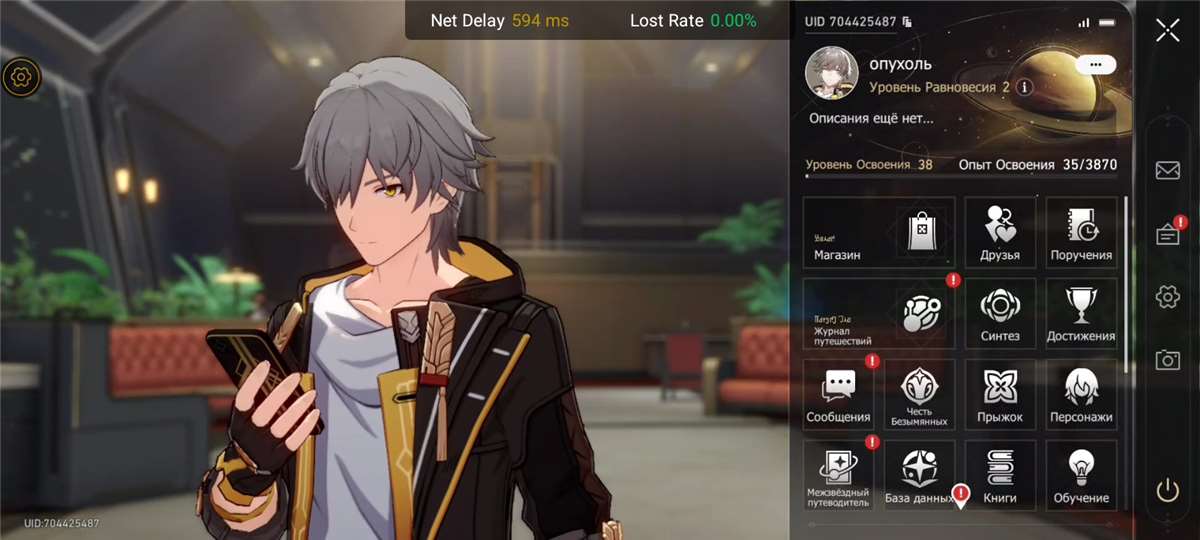The height and width of the screenshot is (540, 1200).
Task: Close the phone menu with the X
Action: click(x=1167, y=30)
